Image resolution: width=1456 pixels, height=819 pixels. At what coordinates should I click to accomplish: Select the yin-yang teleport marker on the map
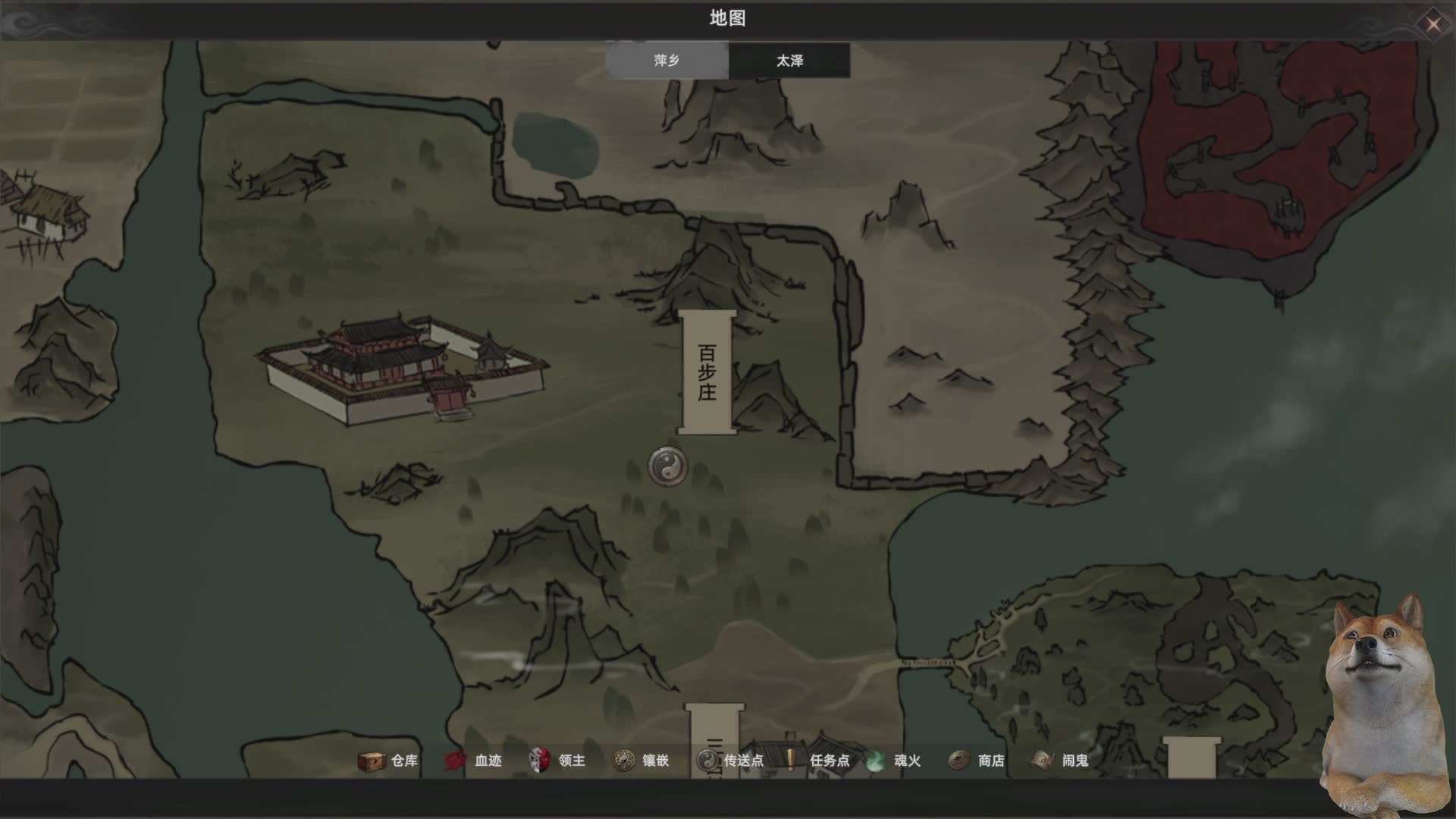pos(668,466)
